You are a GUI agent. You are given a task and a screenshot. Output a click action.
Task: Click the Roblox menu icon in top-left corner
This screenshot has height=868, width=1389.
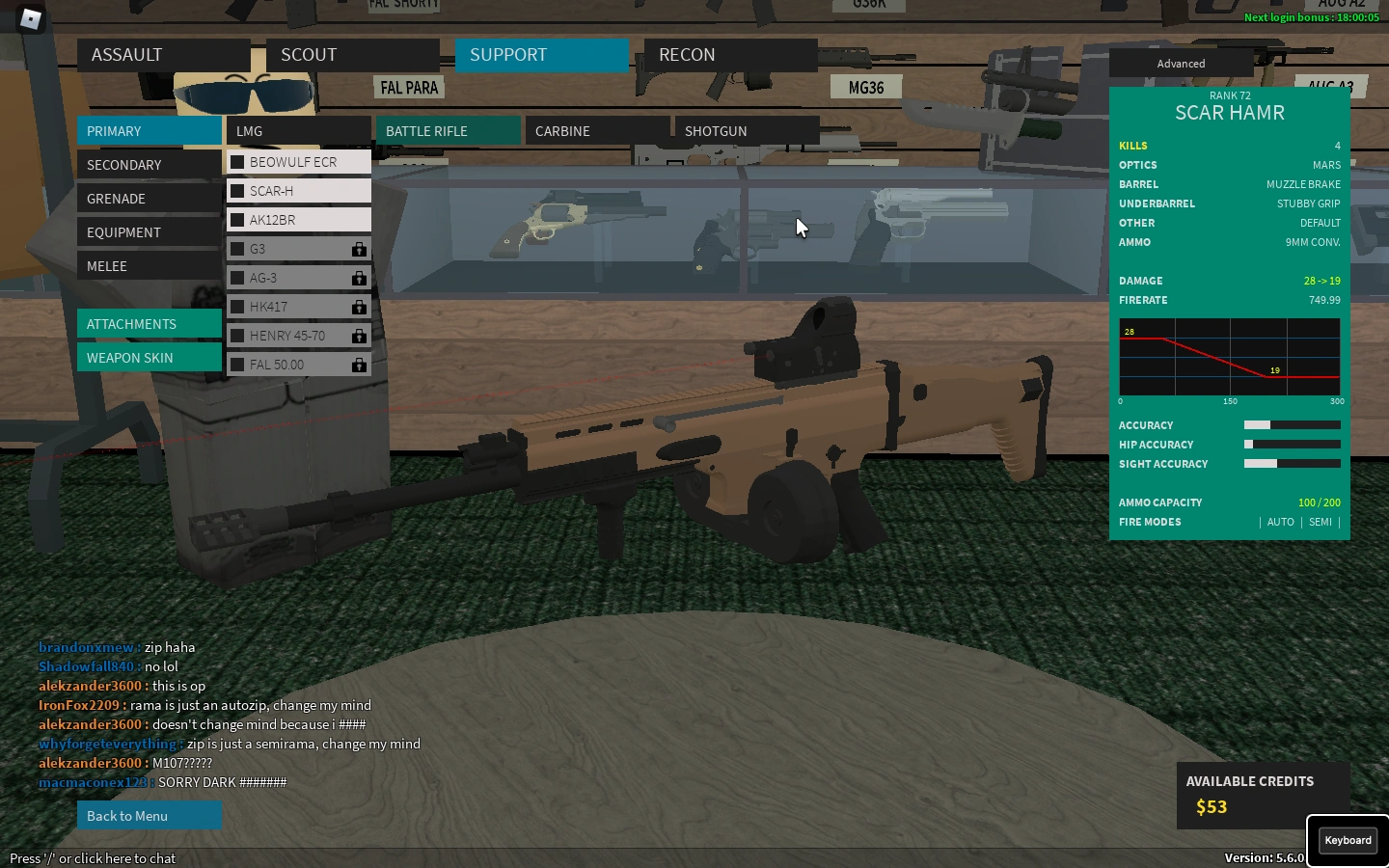coord(30,20)
